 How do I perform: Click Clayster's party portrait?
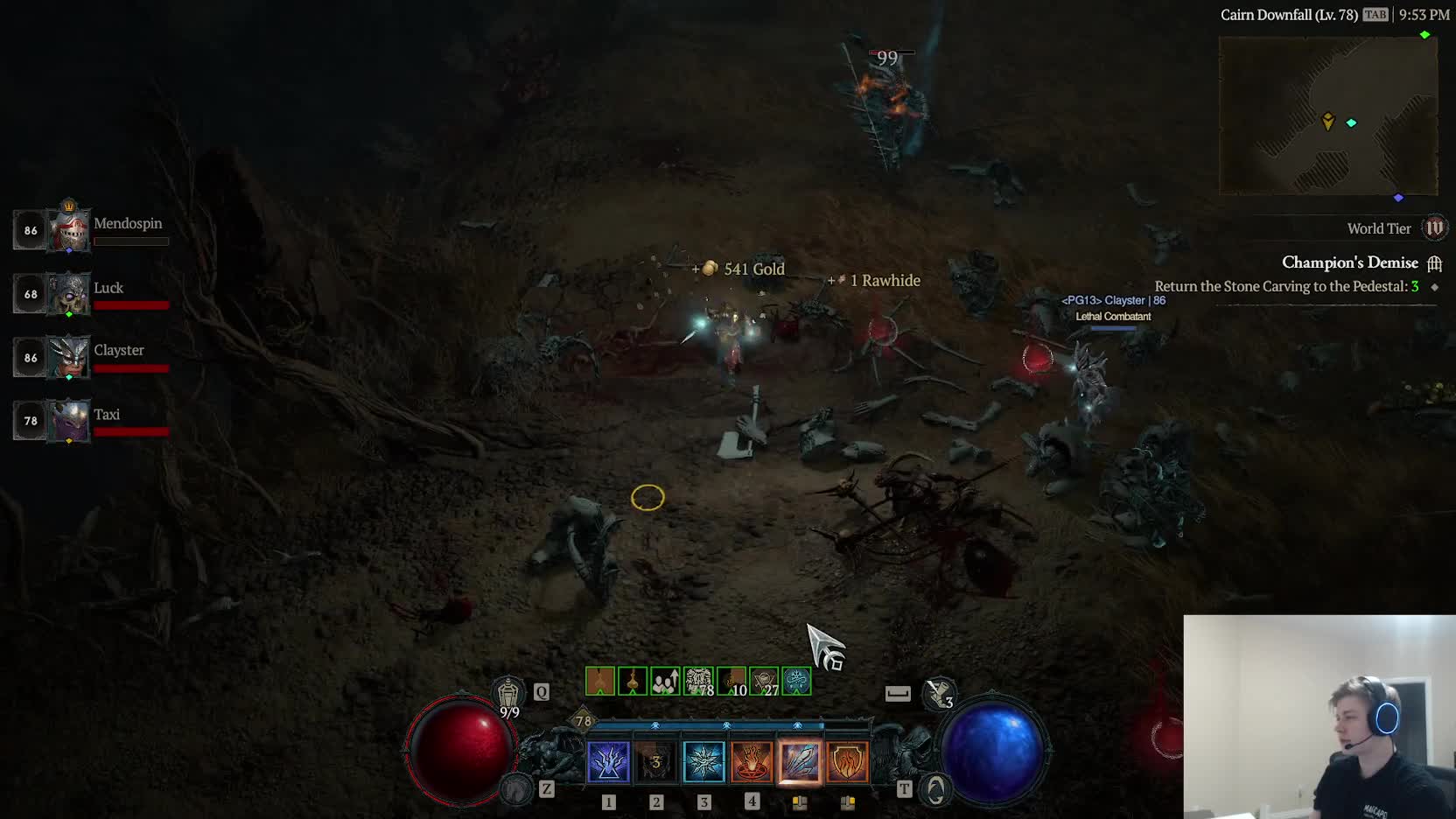(x=68, y=358)
